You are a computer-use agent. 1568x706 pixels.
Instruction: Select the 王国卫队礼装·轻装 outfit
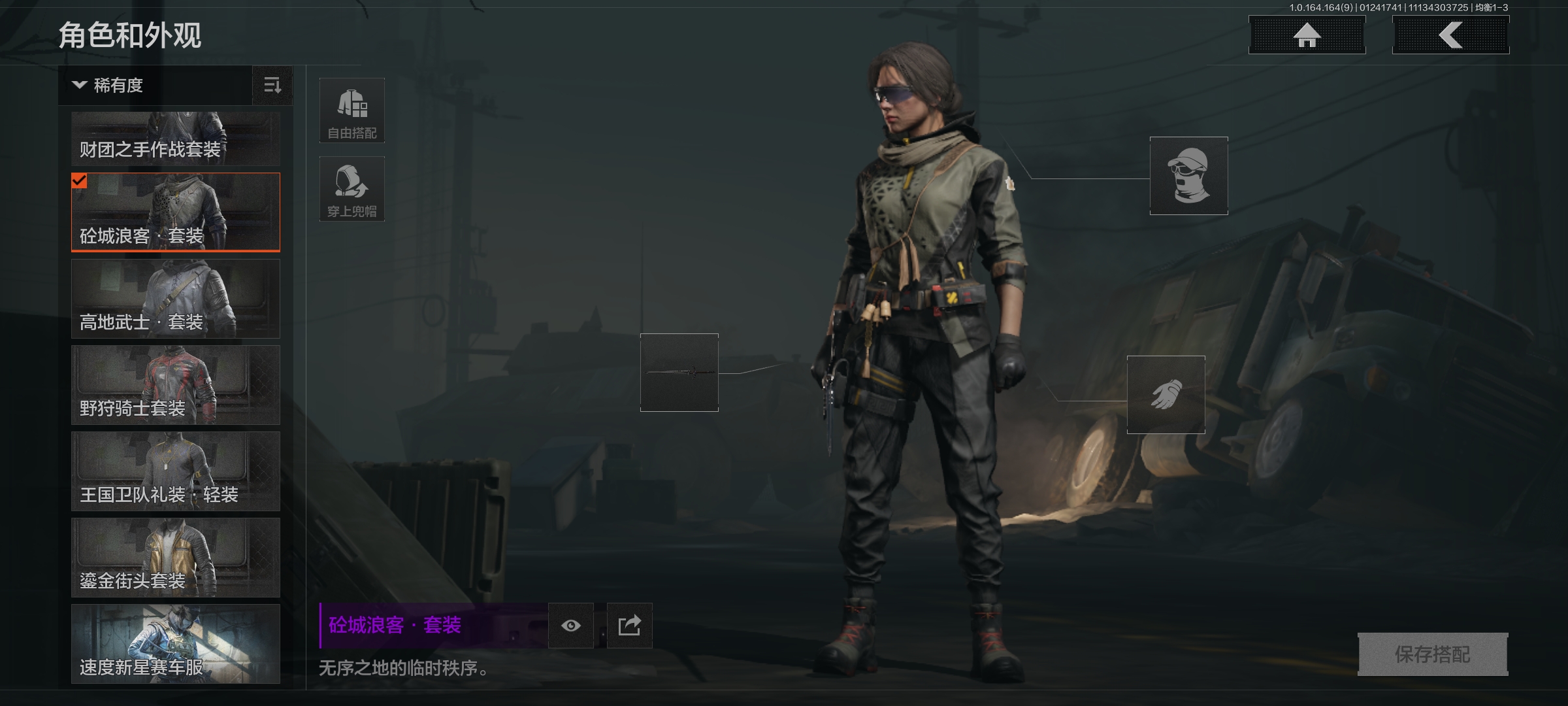(x=175, y=471)
